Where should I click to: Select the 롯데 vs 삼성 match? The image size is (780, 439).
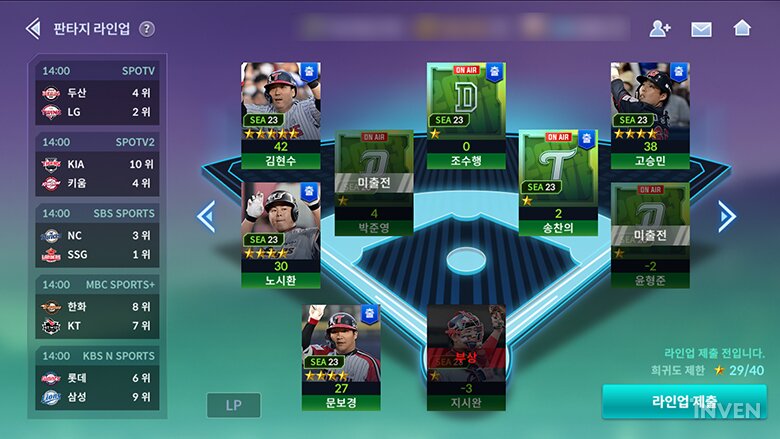tap(98, 377)
